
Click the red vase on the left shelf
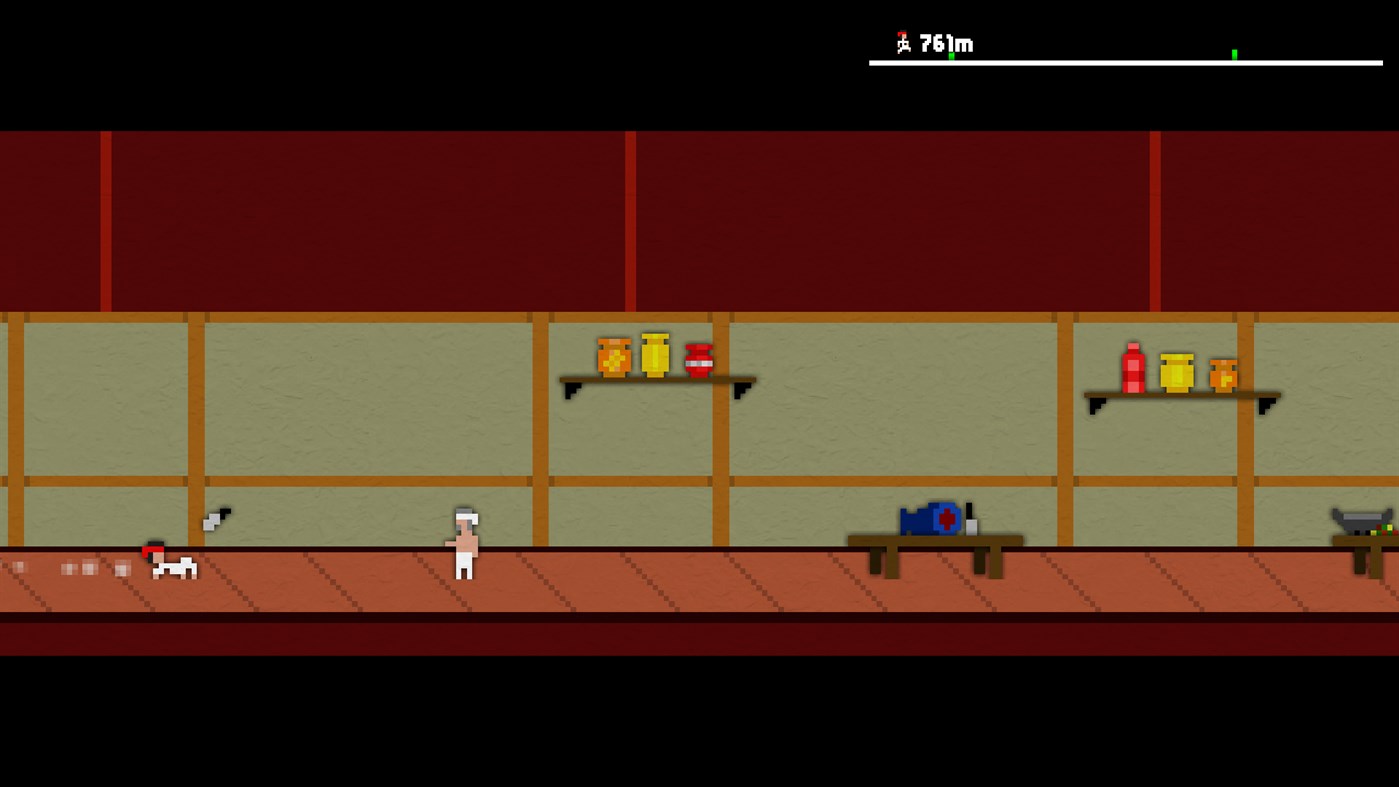699,362
